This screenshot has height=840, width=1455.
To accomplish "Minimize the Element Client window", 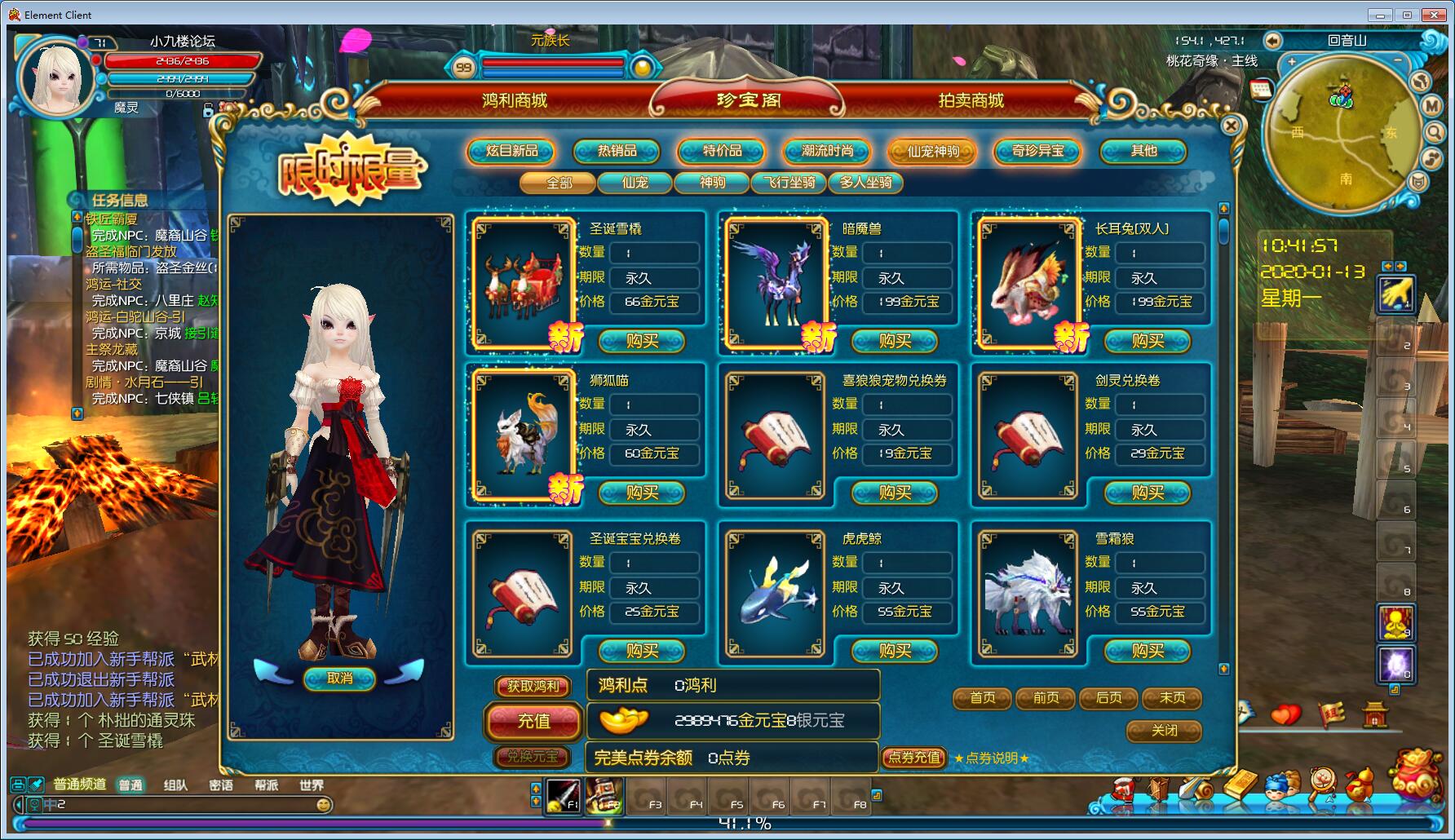I will [x=1381, y=15].
